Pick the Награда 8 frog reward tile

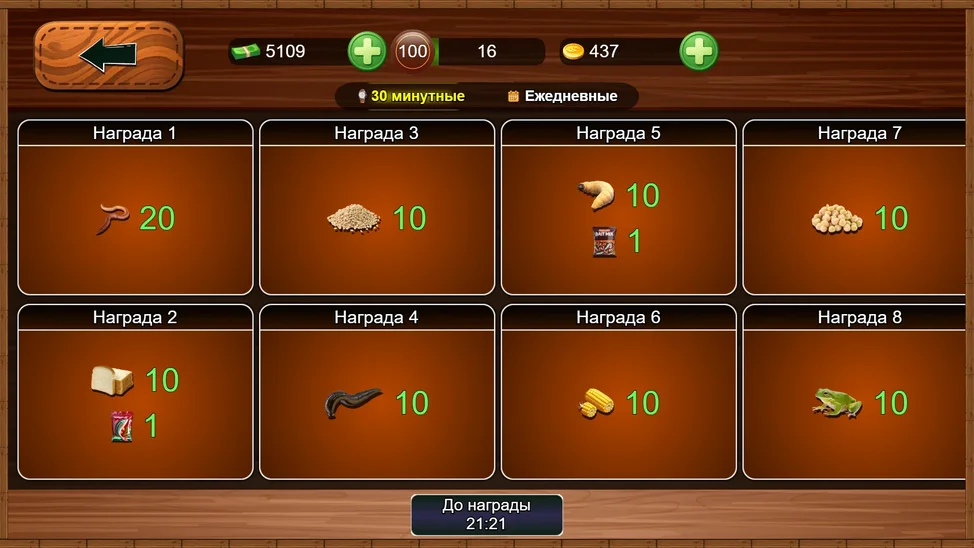pyautogui.click(x=859, y=402)
